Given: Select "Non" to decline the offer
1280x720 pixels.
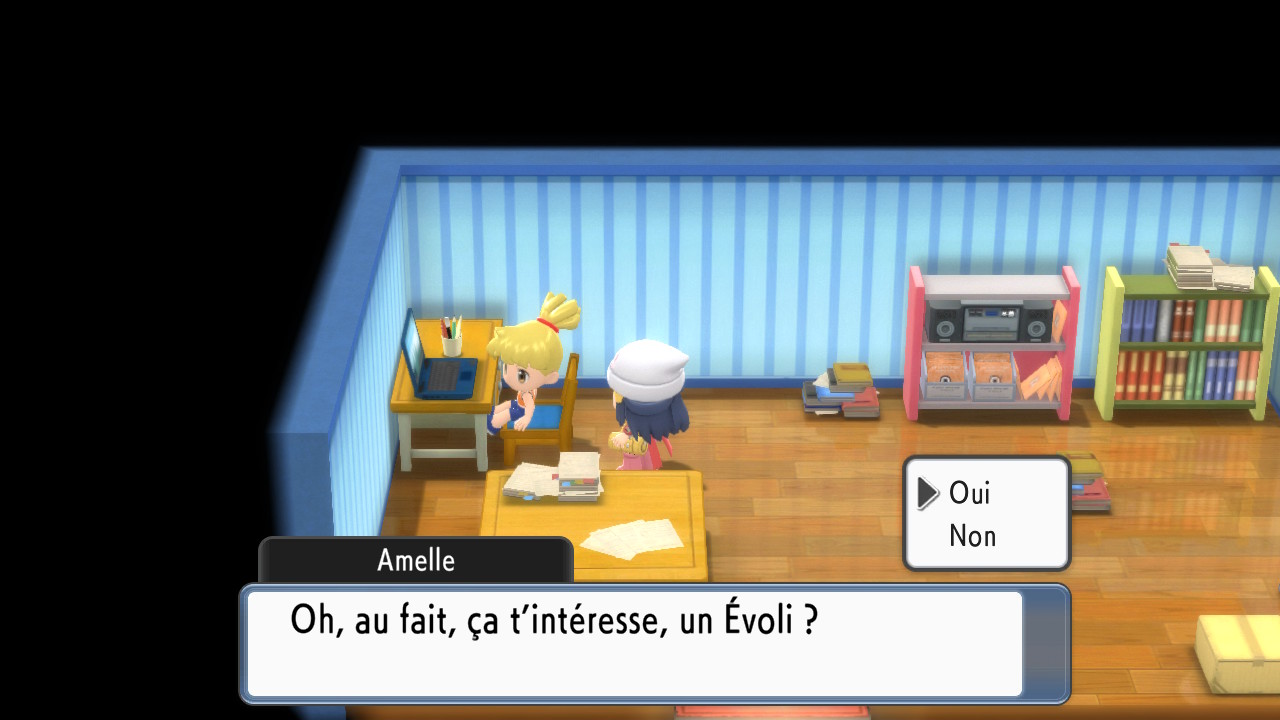Looking at the screenshot, I should tap(972, 536).
